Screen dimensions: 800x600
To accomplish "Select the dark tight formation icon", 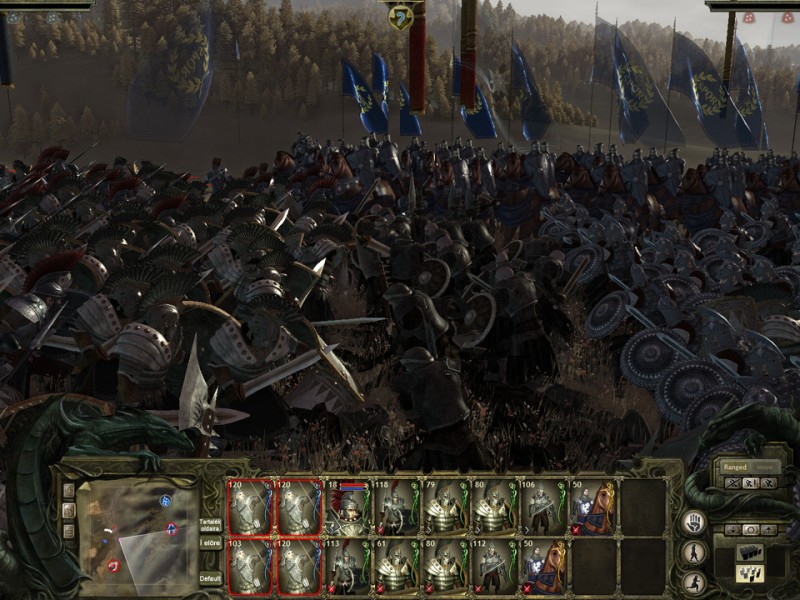I will 748,552.
